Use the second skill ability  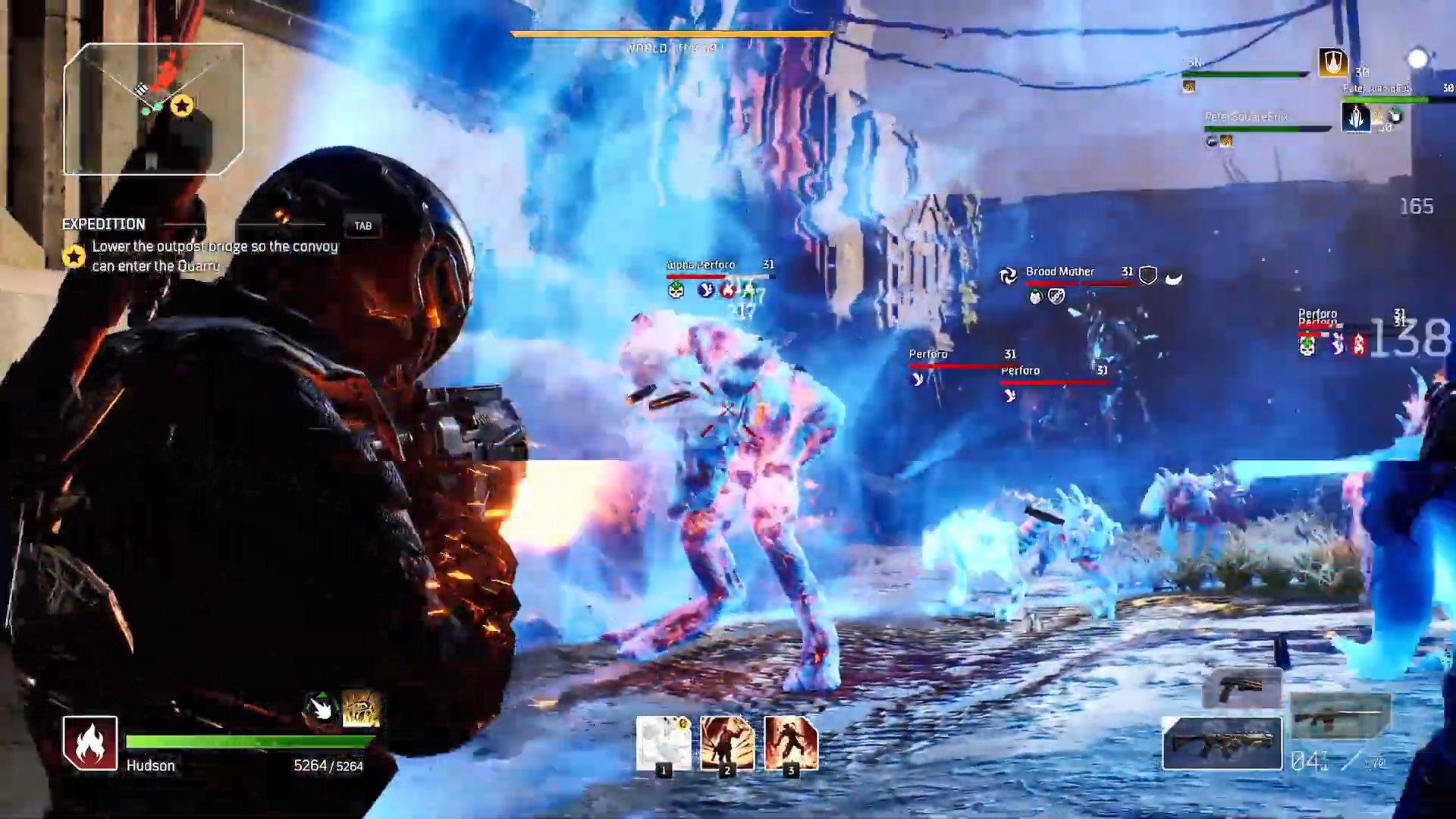pos(727,743)
